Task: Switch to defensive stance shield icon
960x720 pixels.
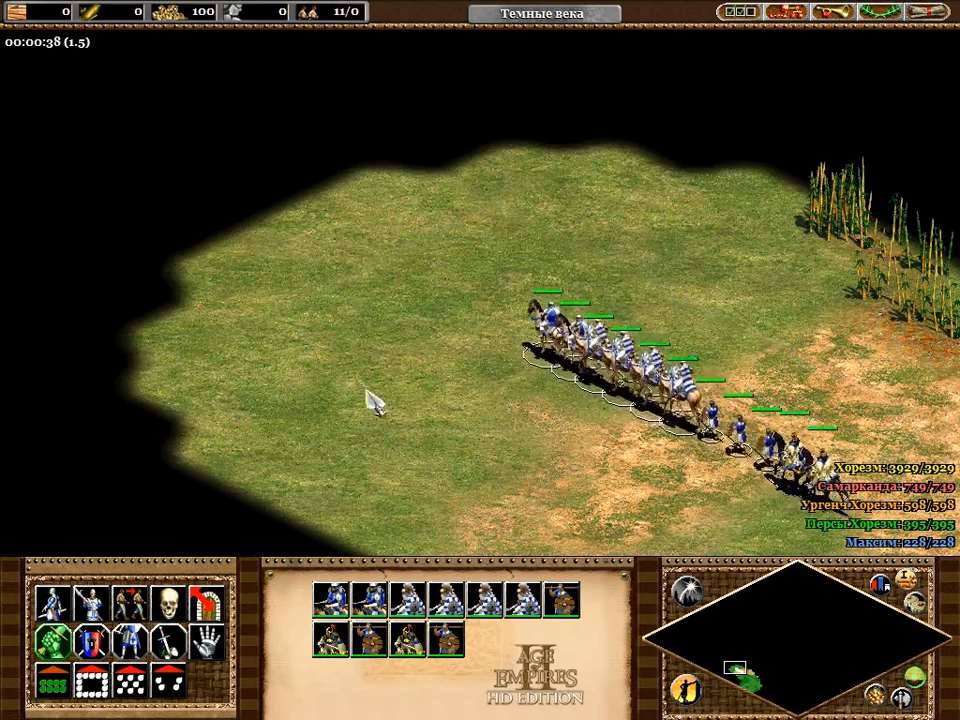Action: coord(91,642)
